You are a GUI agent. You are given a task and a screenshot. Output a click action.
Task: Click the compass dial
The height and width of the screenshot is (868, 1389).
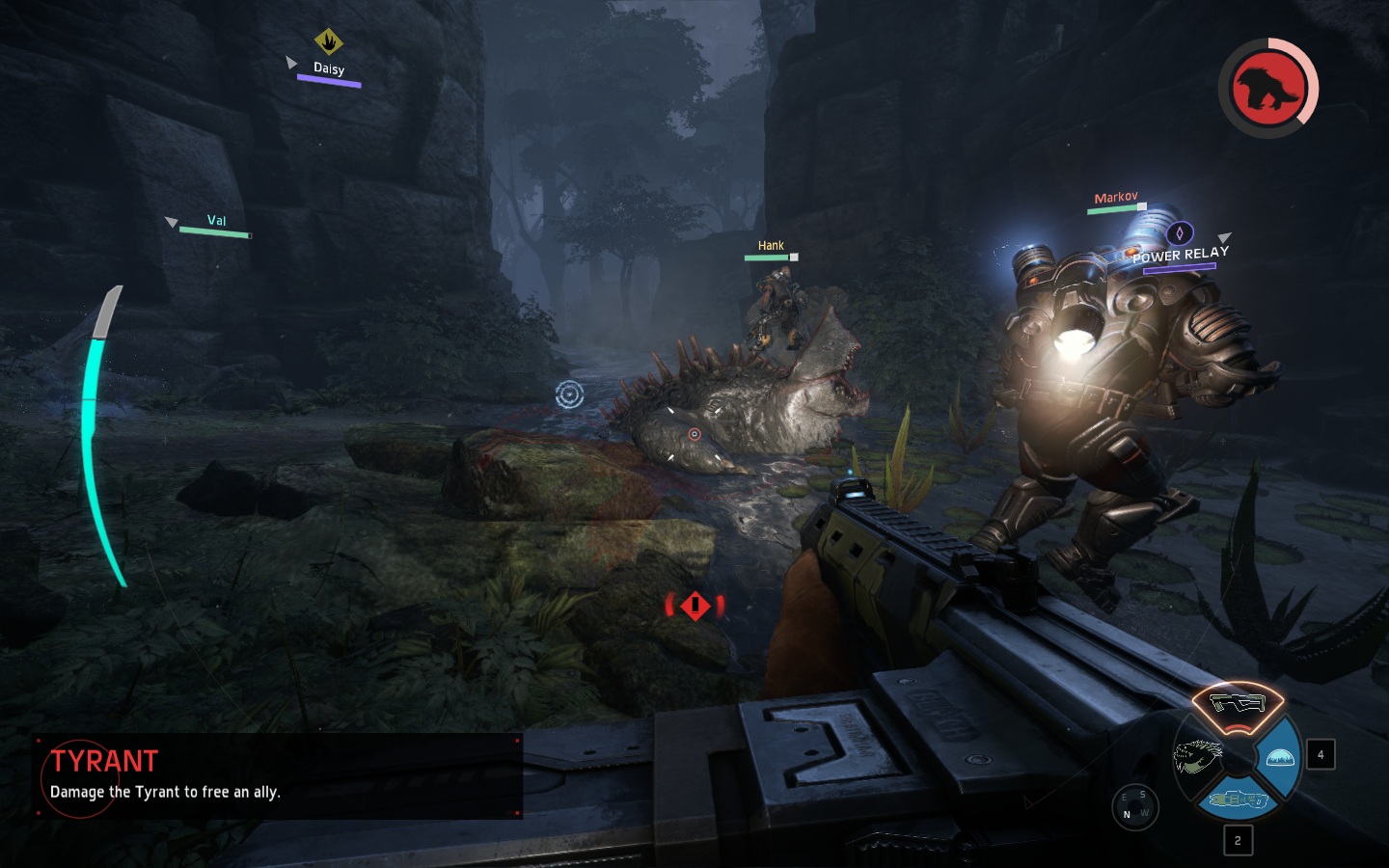1134,806
